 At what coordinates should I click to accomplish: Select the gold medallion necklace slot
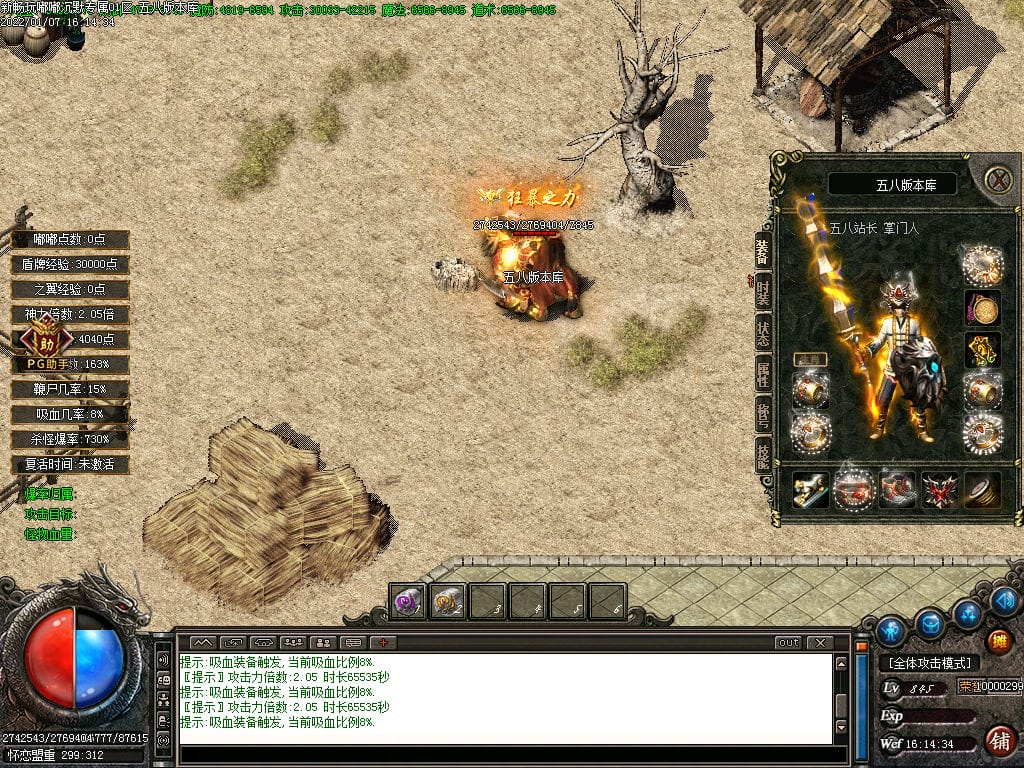(982, 309)
